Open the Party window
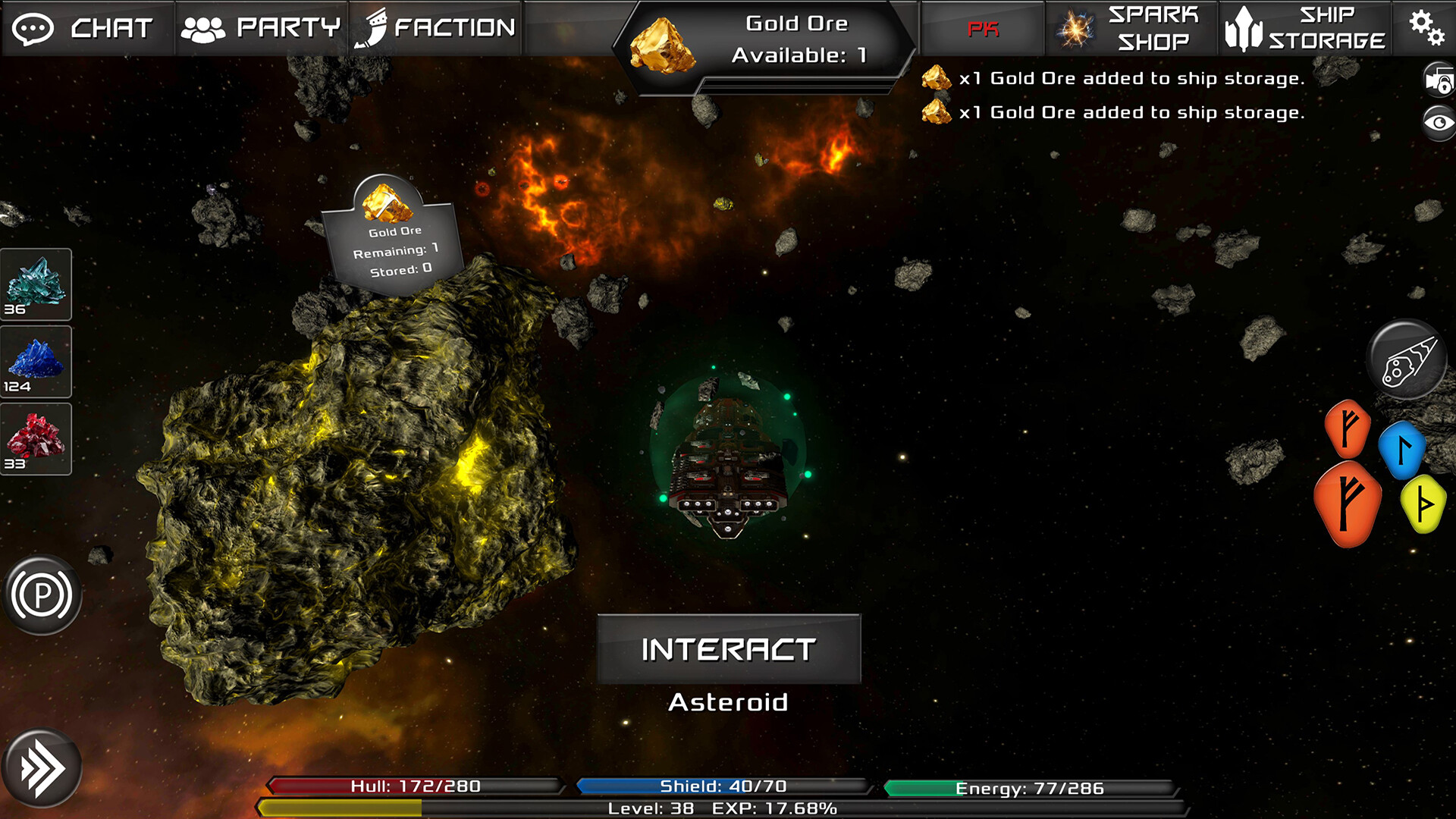Screen dimensions: 1456x819 pyautogui.click(x=262, y=29)
